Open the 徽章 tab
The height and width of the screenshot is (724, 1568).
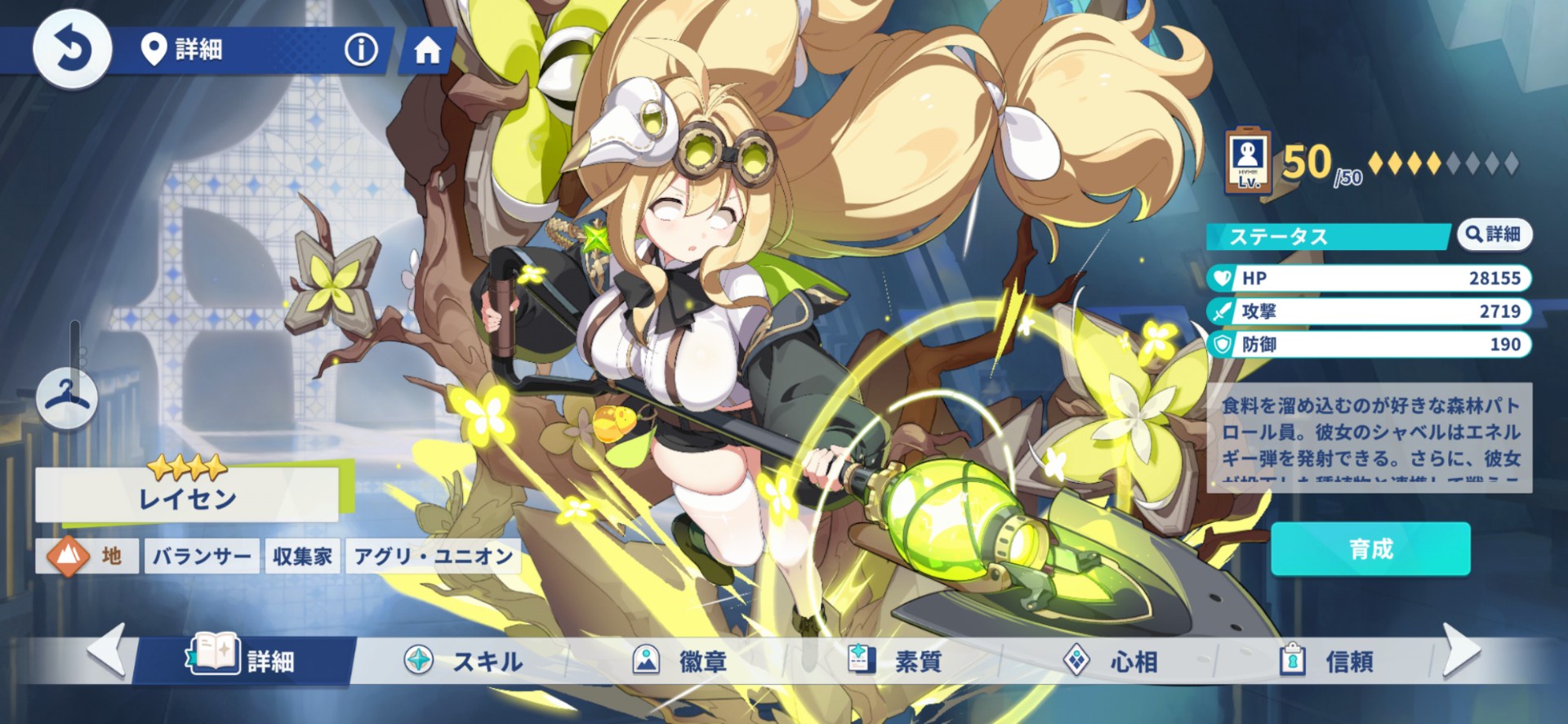(x=680, y=660)
